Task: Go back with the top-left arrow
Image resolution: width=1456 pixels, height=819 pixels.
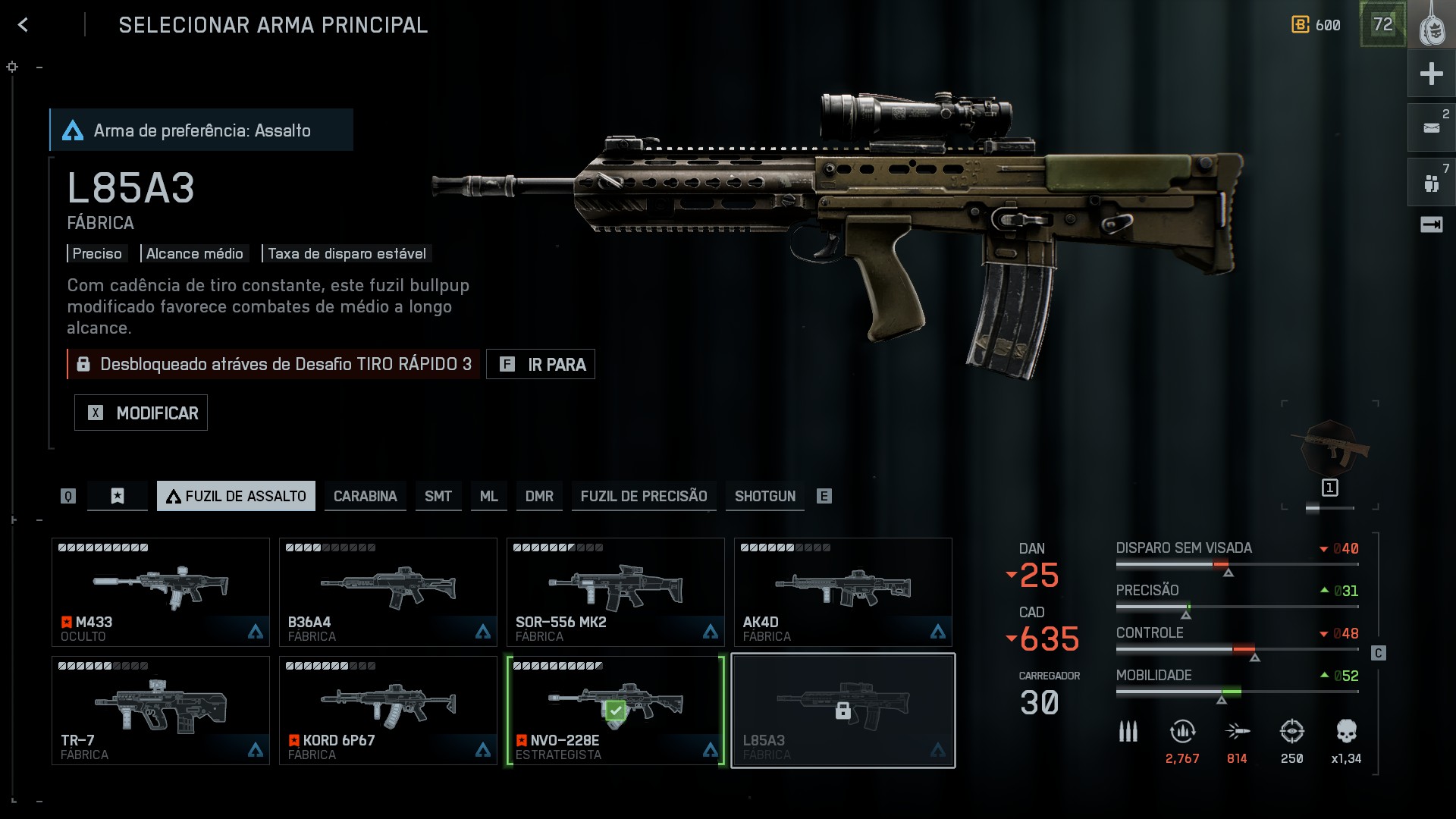Action: [23, 25]
